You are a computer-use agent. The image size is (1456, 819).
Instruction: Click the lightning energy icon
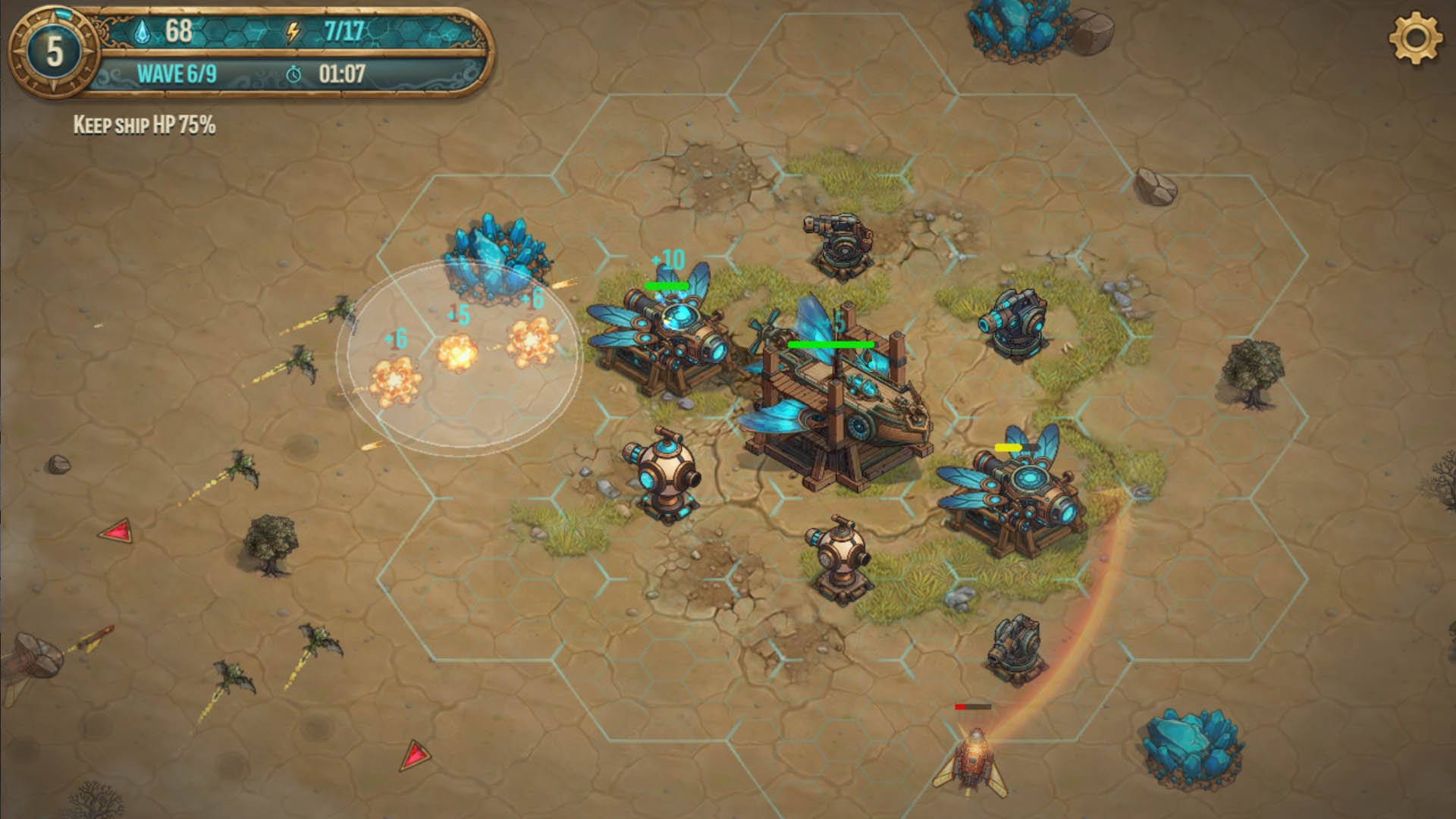tap(292, 32)
